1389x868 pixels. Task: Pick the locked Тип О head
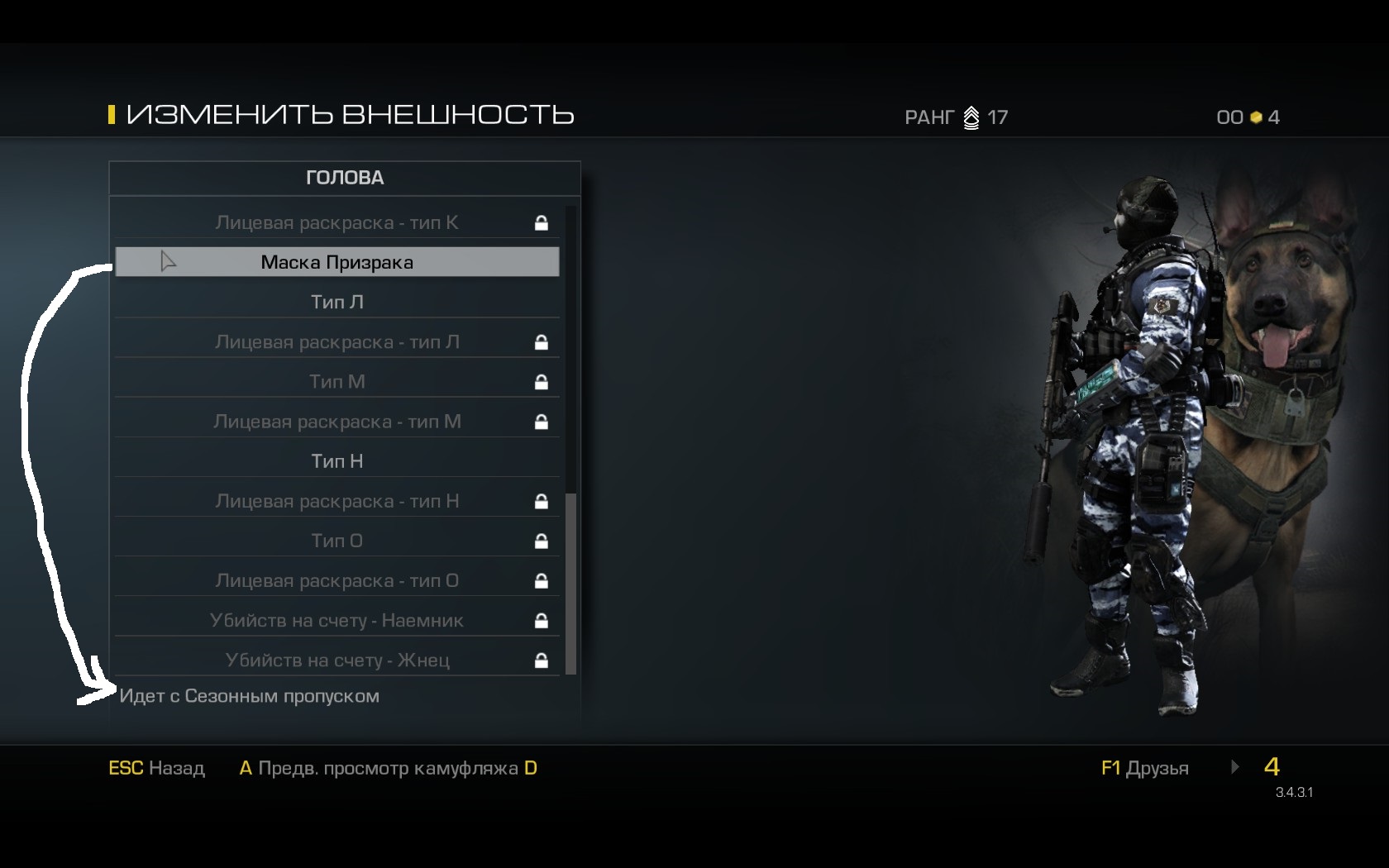(x=337, y=541)
